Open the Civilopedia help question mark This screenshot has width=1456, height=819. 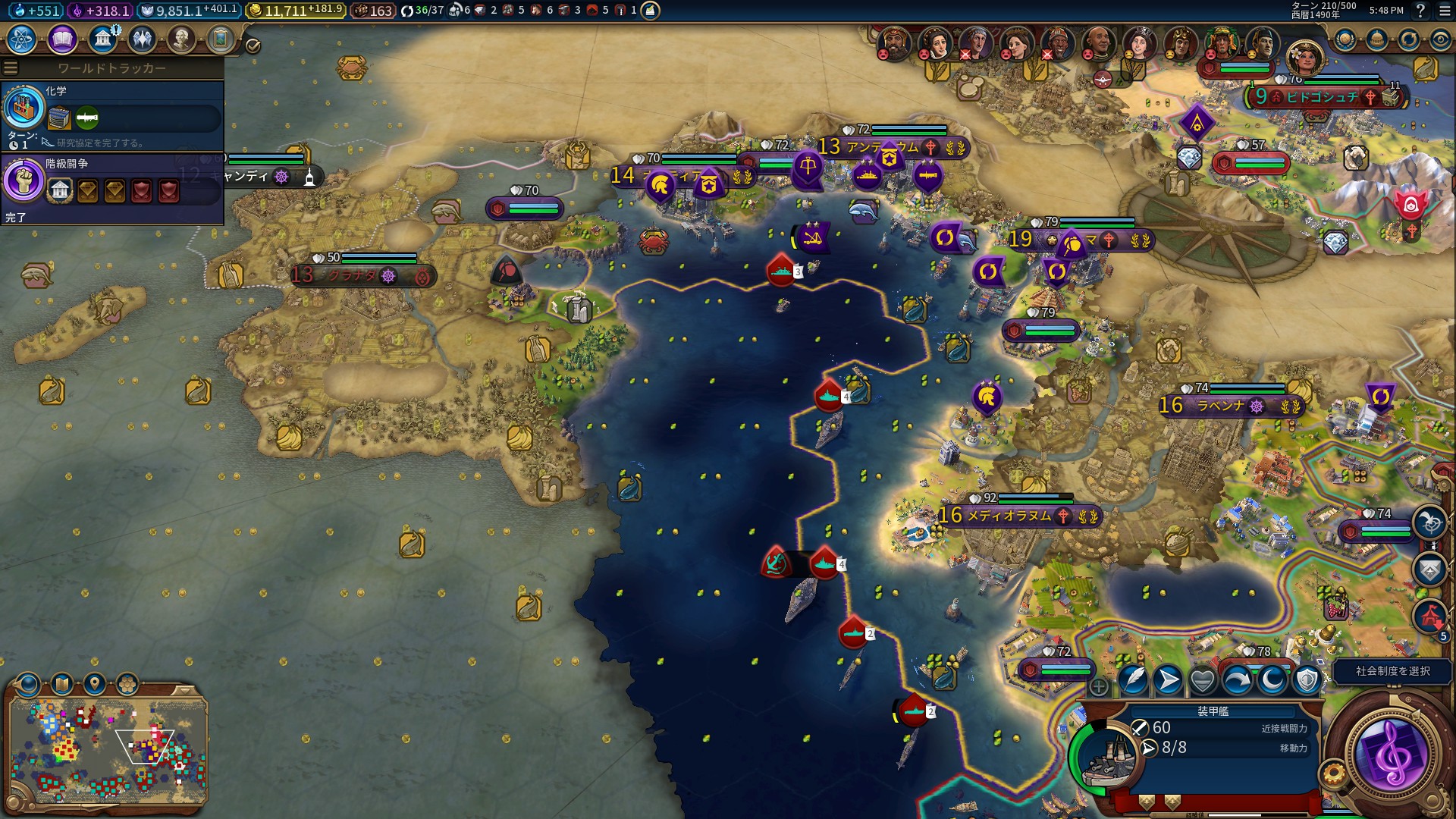click(1420, 11)
